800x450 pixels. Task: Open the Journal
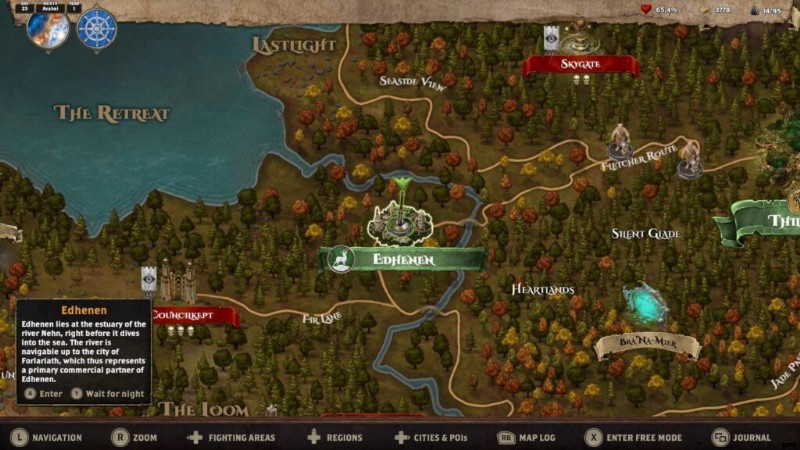(x=742, y=437)
